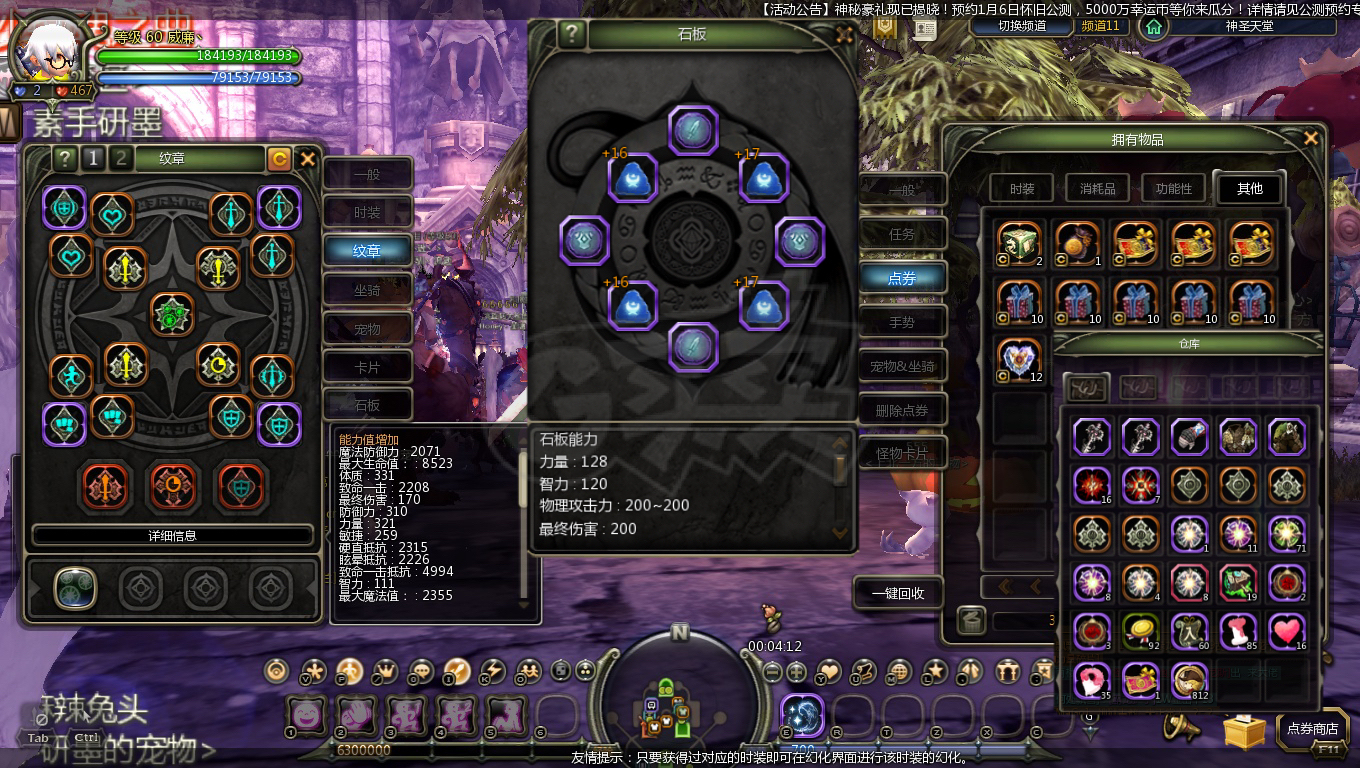Select the 点券 category tab
The width and height of the screenshot is (1360, 768).
pyautogui.click(x=902, y=278)
